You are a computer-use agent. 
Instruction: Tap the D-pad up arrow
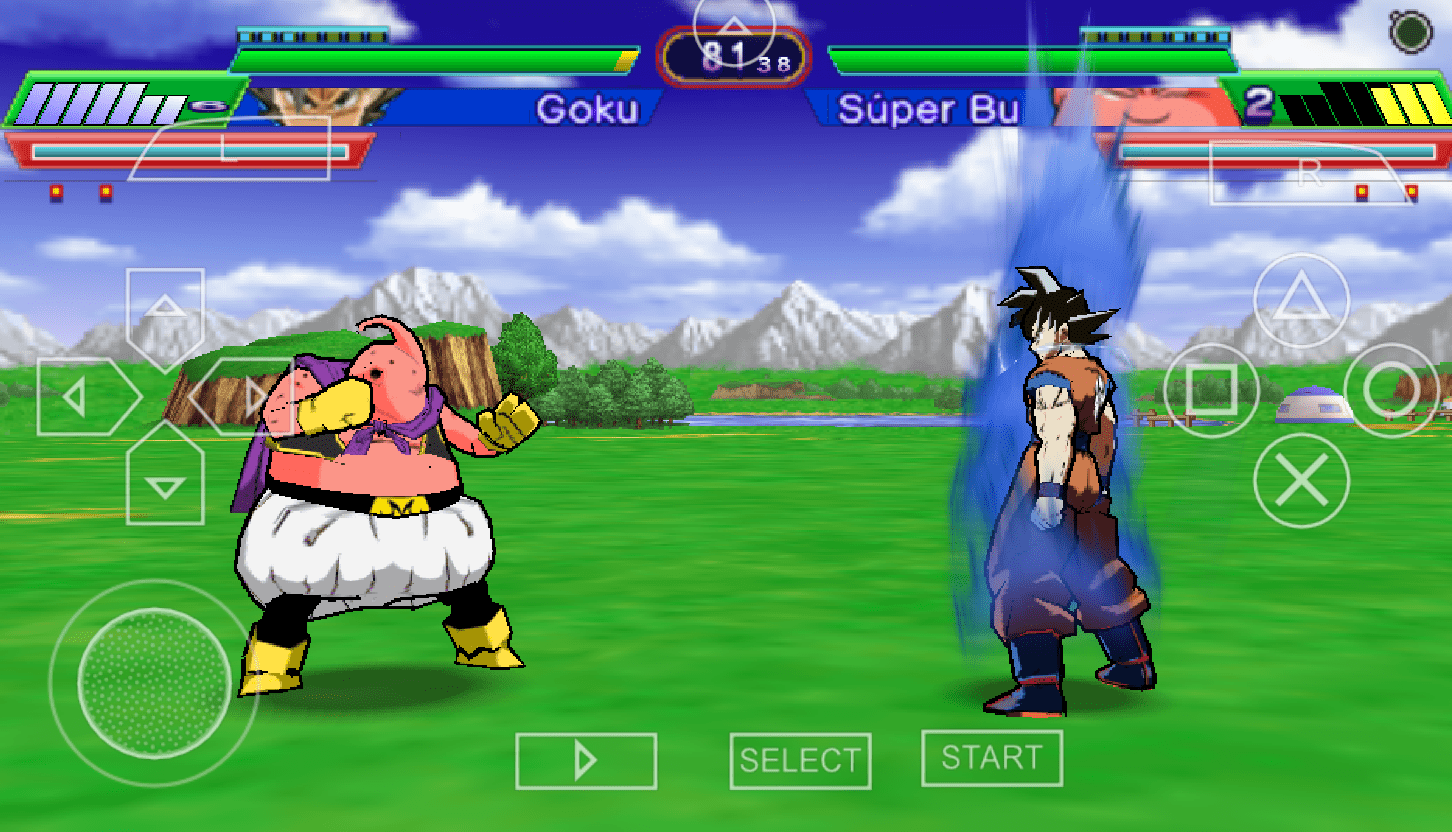tap(165, 306)
